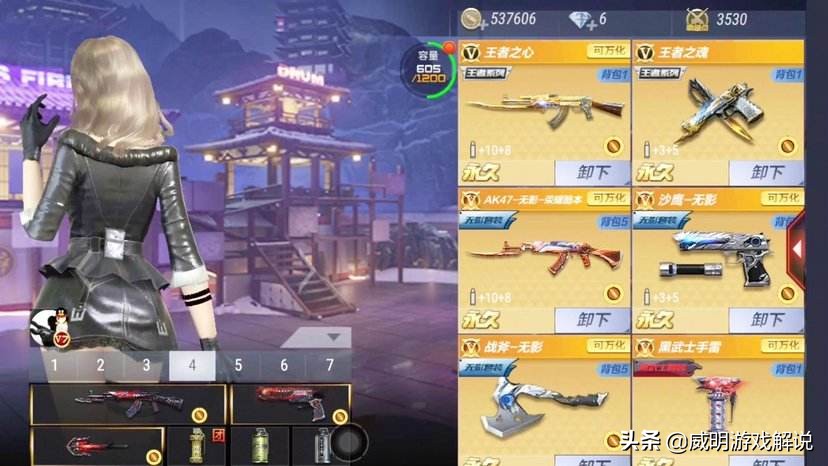
Task: Switch to loadout bag 6
Action: pos(284,366)
